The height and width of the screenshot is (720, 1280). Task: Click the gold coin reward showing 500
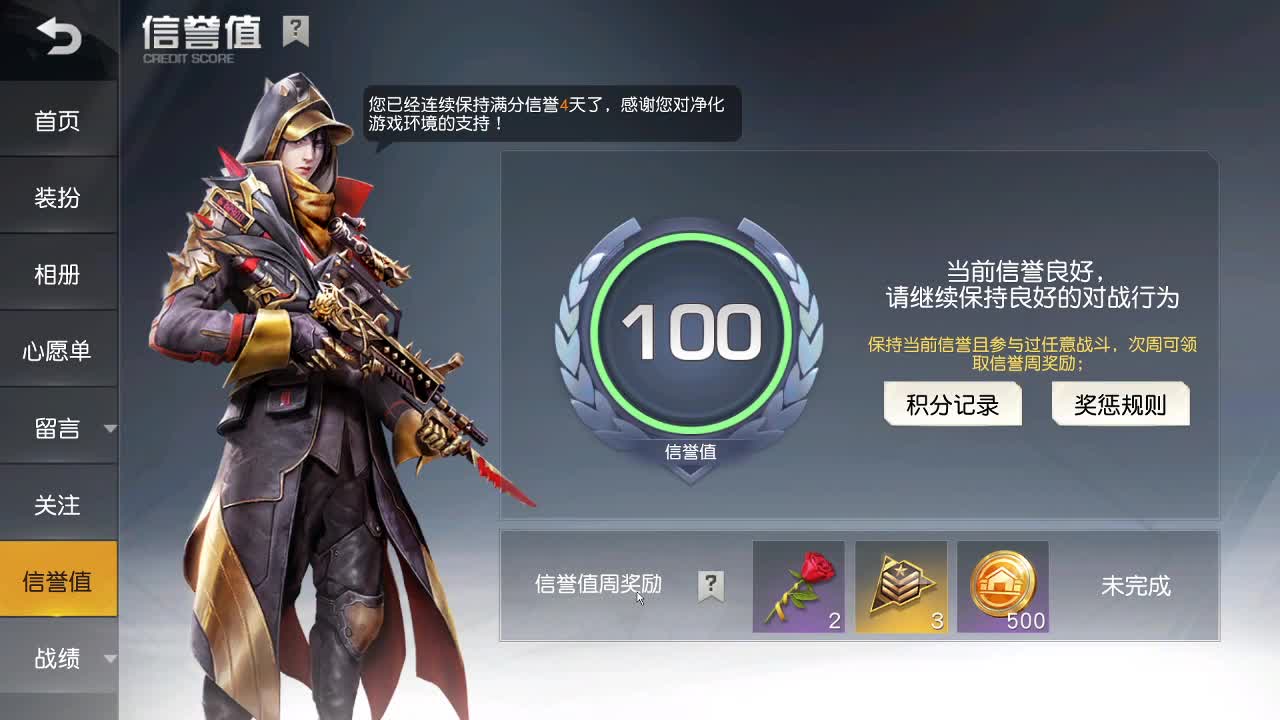[x=1003, y=588]
